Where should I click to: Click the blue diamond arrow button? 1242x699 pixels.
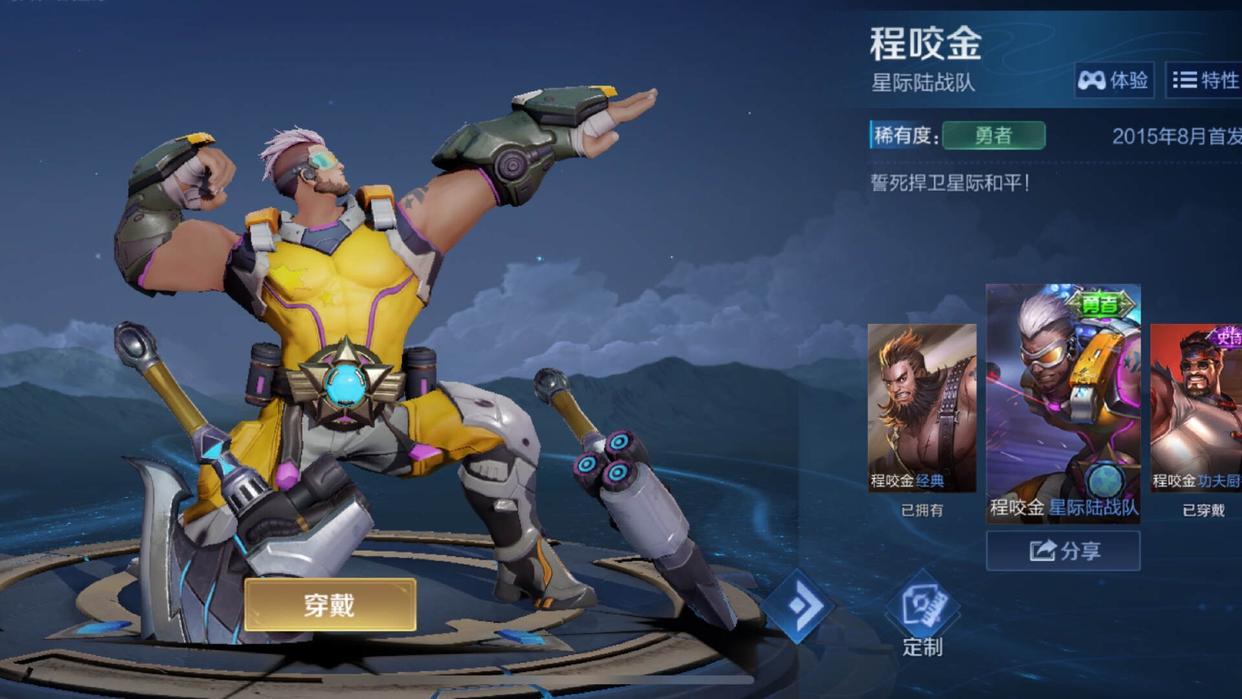click(800, 605)
